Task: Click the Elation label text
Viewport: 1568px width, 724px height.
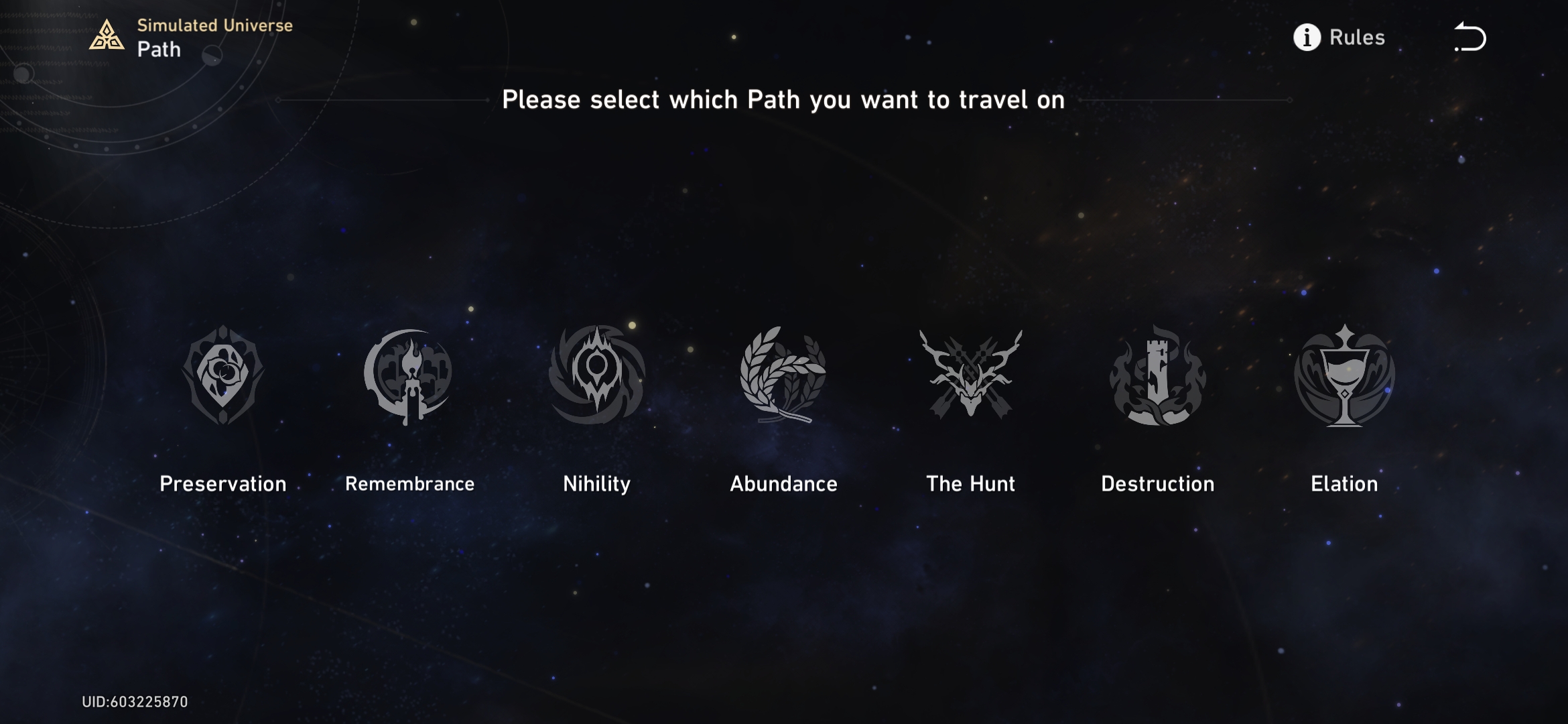Action: point(1344,484)
